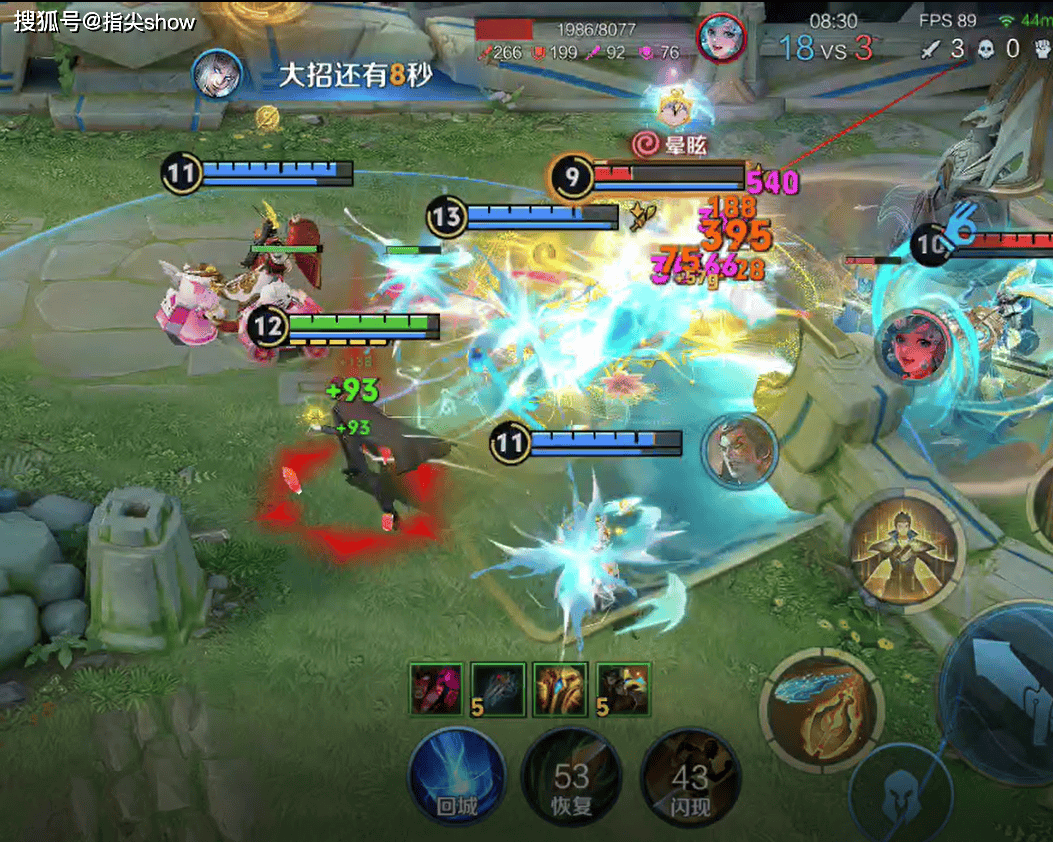Image resolution: width=1053 pixels, height=842 pixels.
Task: Use the golden armor equipment item
Action: point(560,689)
